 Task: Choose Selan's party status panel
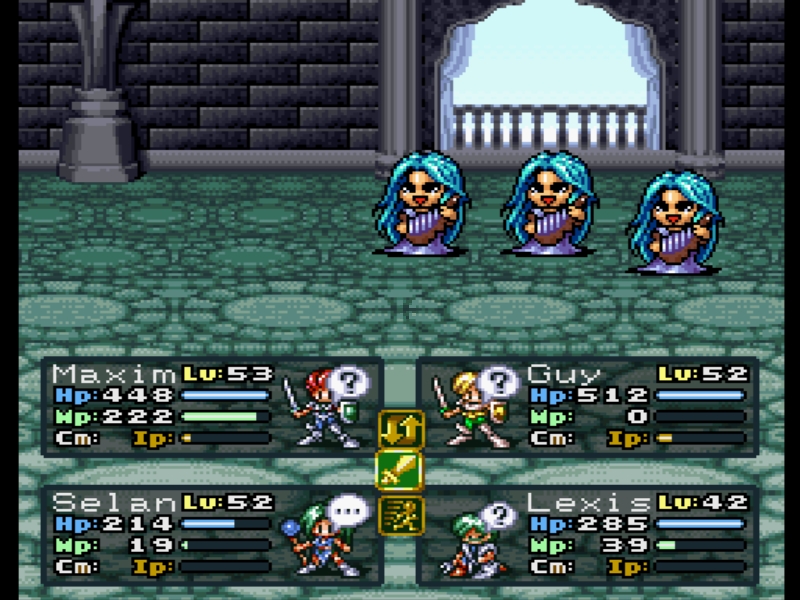(212, 535)
